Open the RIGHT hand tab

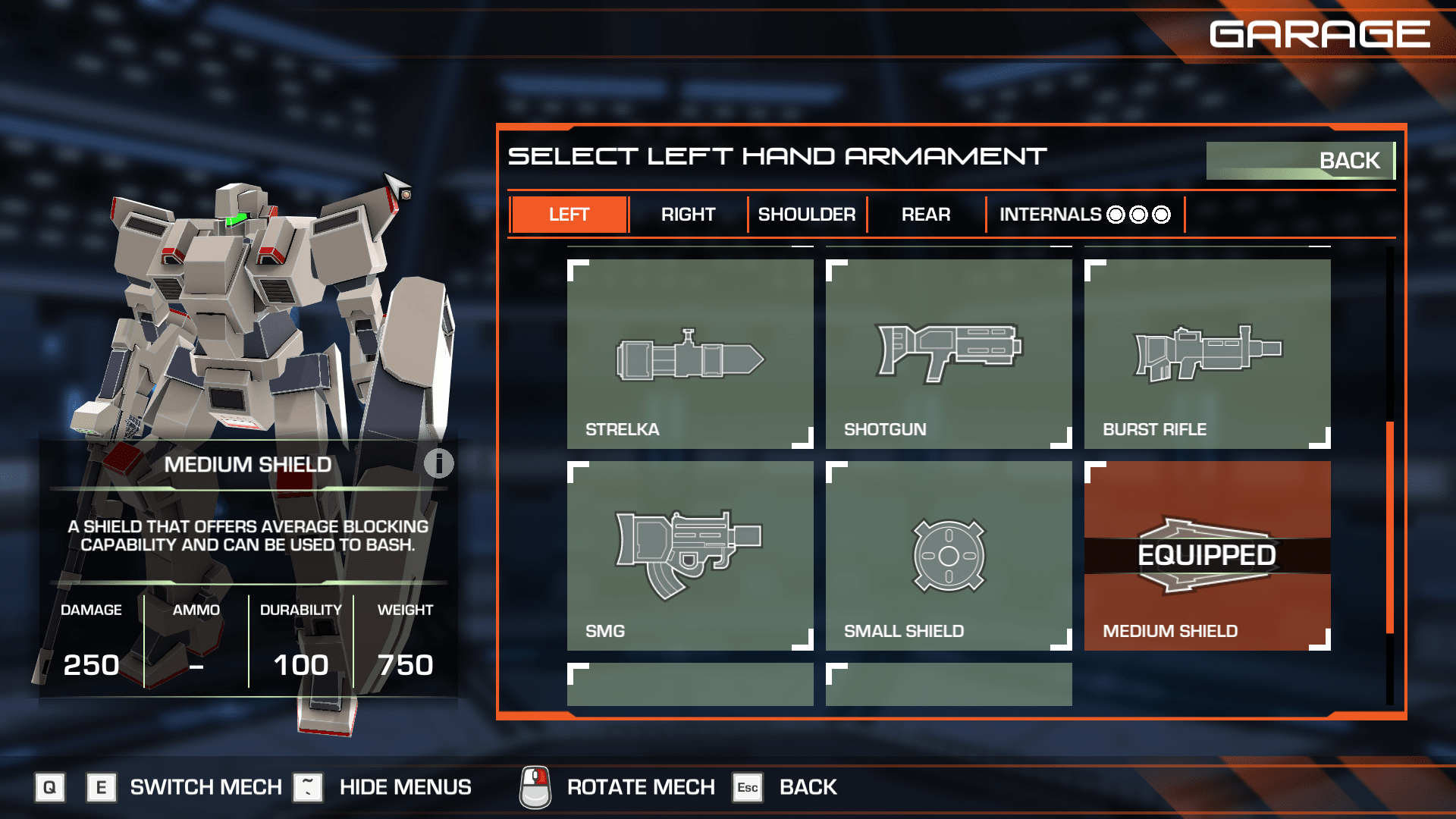[688, 215]
